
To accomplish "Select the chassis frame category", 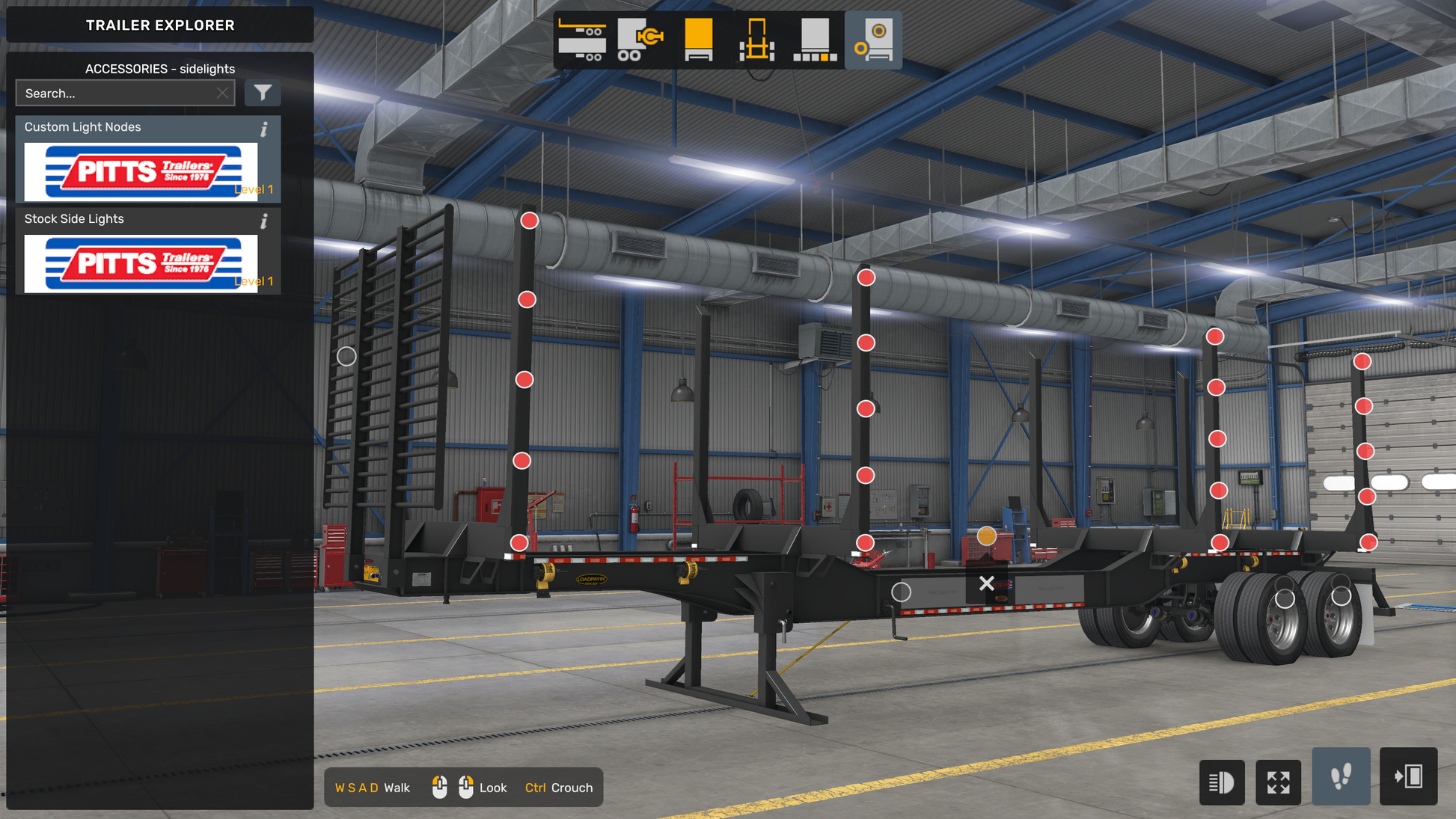I will (x=756, y=40).
